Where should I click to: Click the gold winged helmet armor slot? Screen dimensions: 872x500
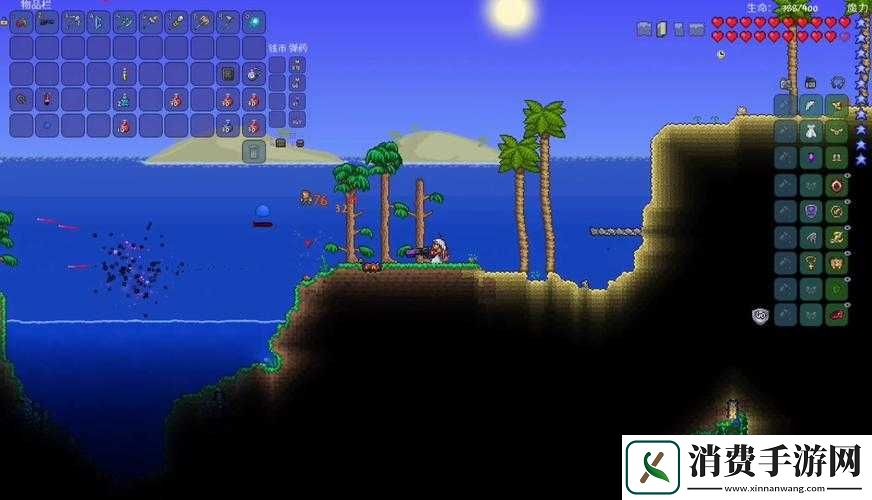tap(837, 105)
